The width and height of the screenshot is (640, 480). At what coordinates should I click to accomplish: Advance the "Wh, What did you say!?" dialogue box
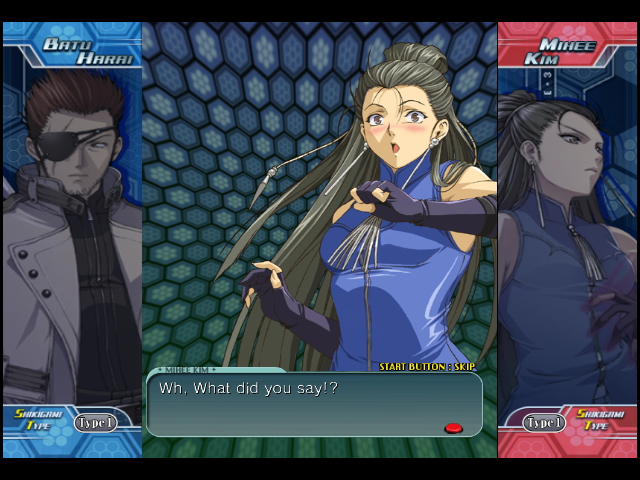click(x=313, y=404)
